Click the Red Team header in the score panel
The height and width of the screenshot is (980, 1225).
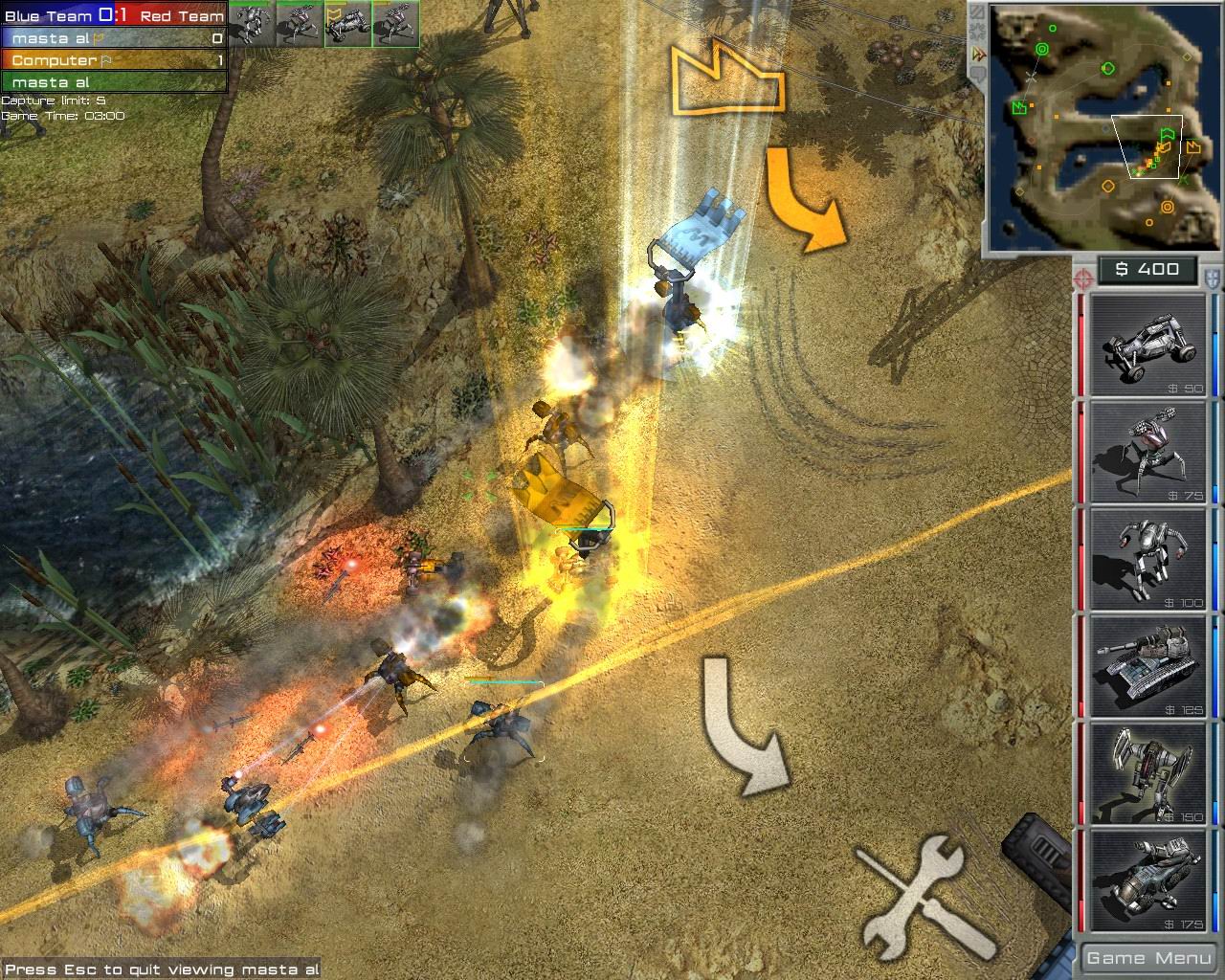point(180,15)
